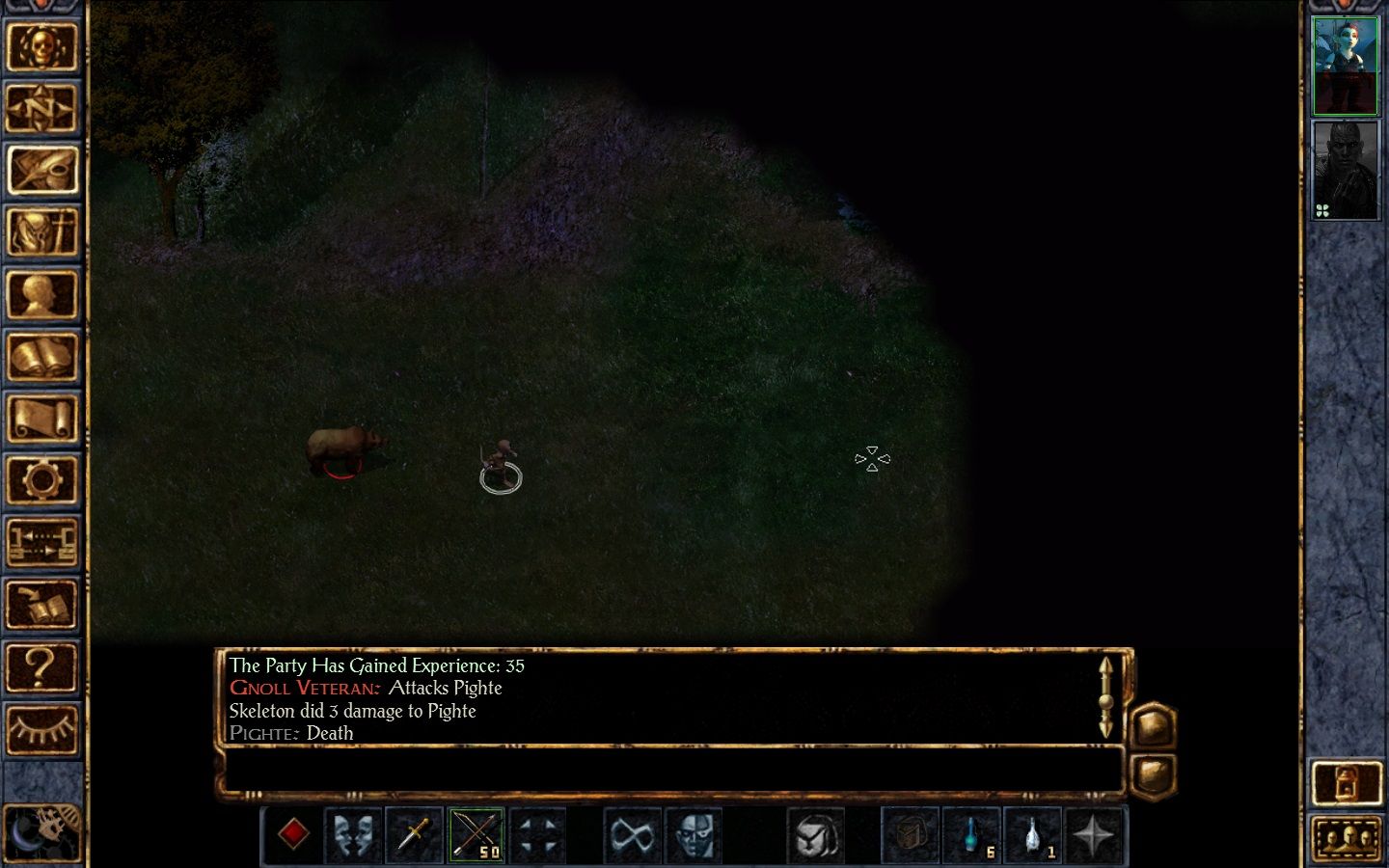Rest the party with the moon button
The width and height of the screenshot is (1389, 868).
click(41, 831)
